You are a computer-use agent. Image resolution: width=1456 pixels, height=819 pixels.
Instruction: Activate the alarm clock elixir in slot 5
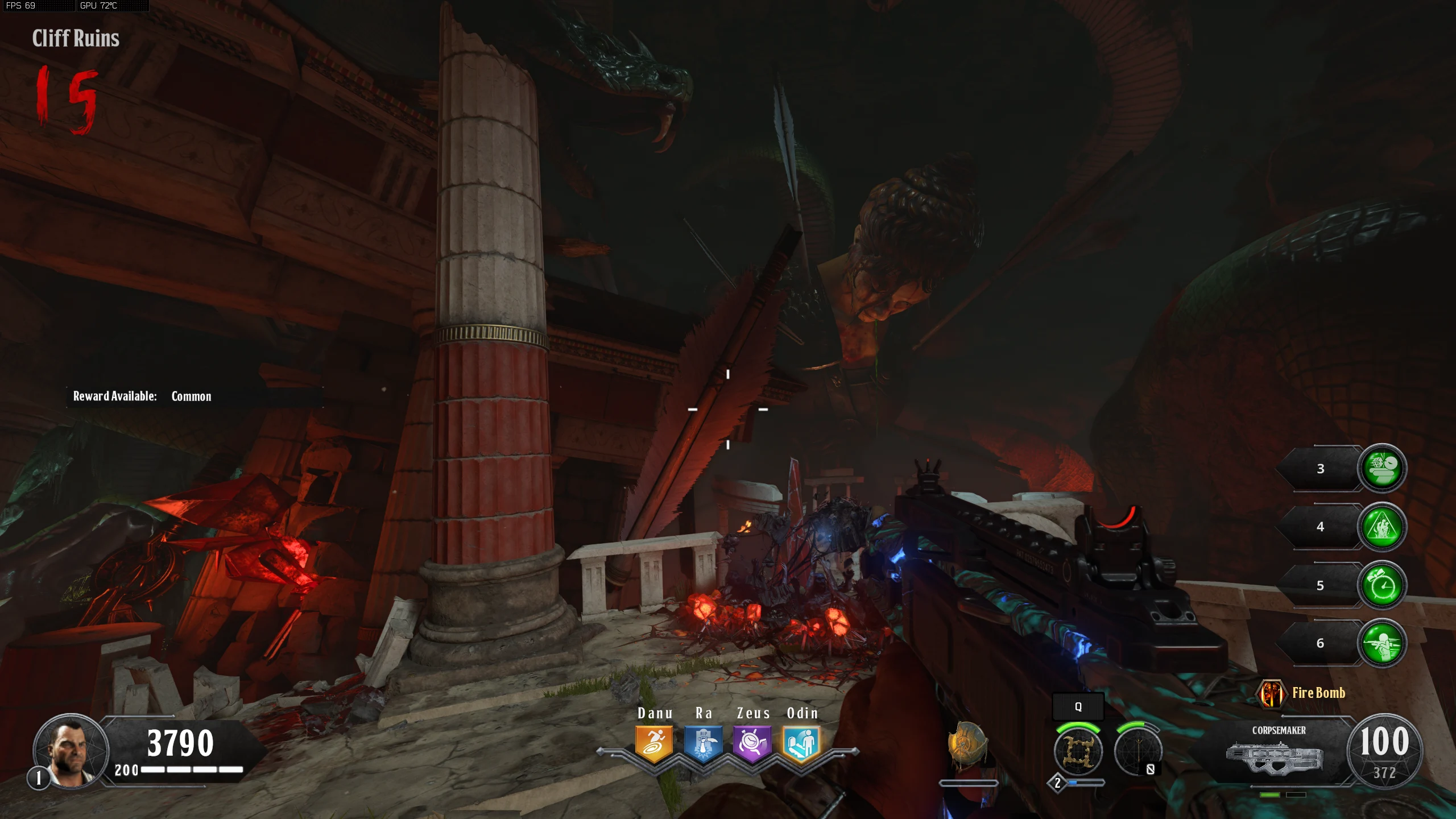pos(1381,586)
